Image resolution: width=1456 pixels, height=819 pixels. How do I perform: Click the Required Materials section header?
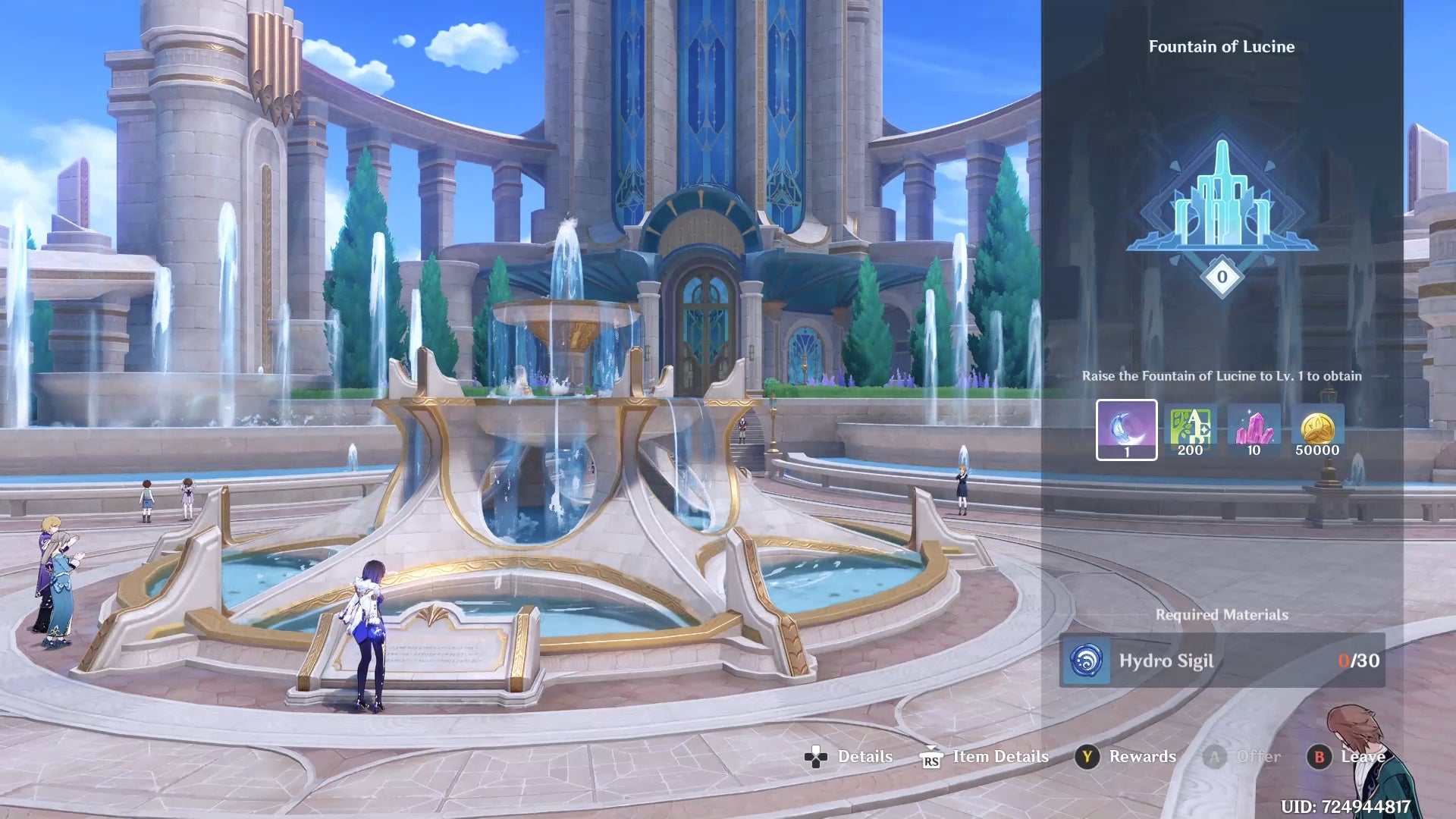[x=1221, y=615]
